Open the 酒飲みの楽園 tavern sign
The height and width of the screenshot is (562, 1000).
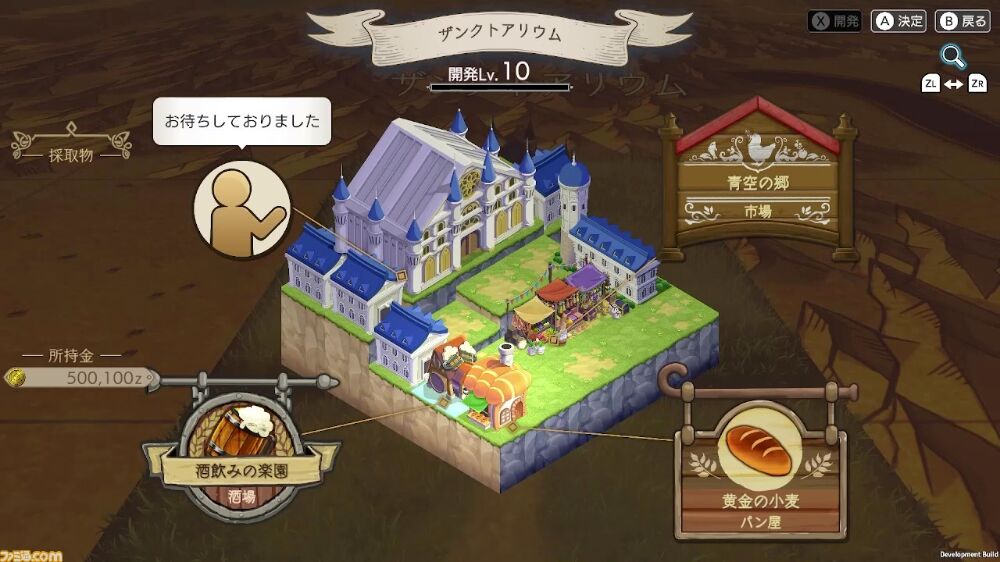[x=237, y=459]
